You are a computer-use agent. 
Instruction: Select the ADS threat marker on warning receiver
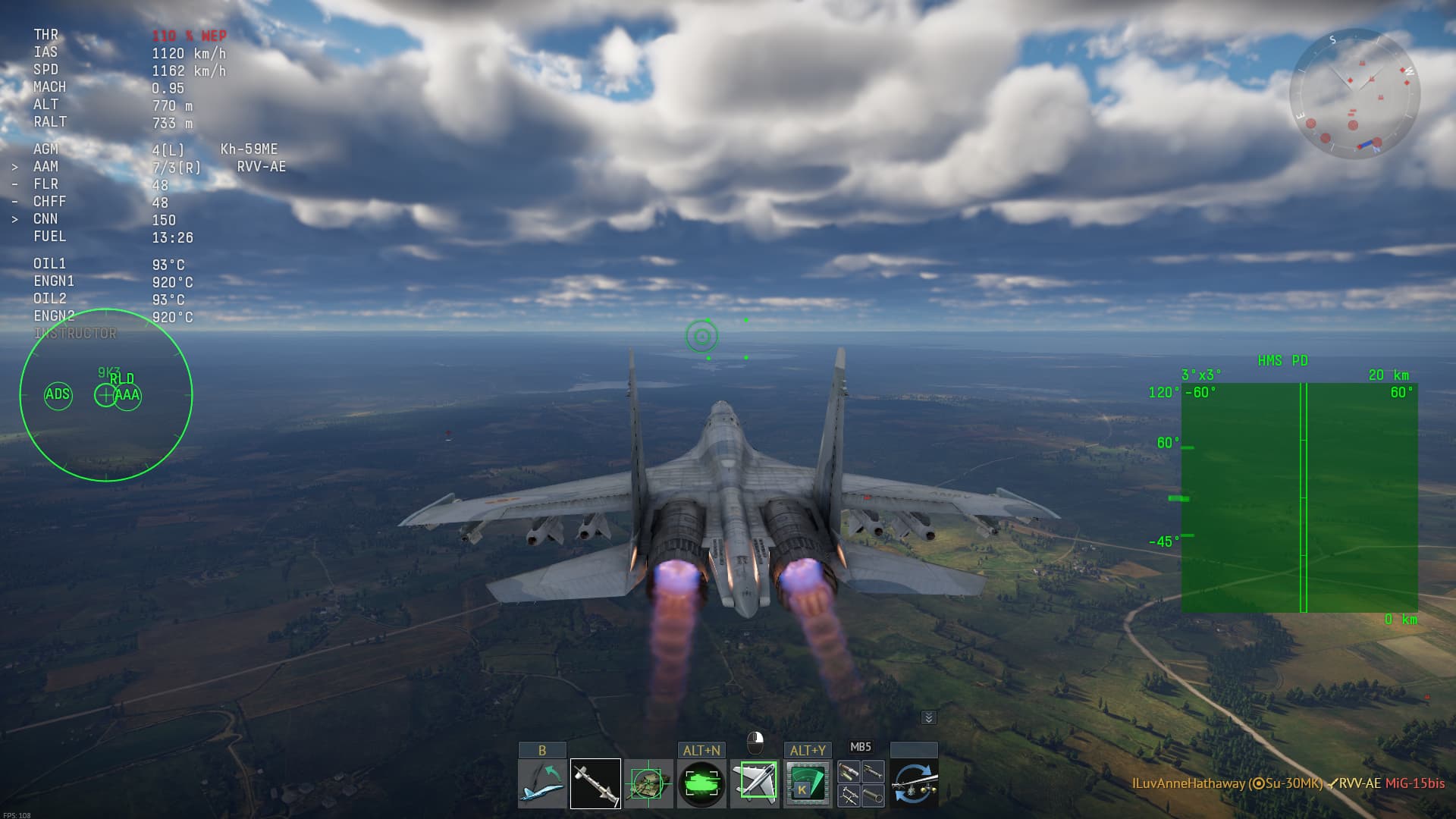point(58,394)
